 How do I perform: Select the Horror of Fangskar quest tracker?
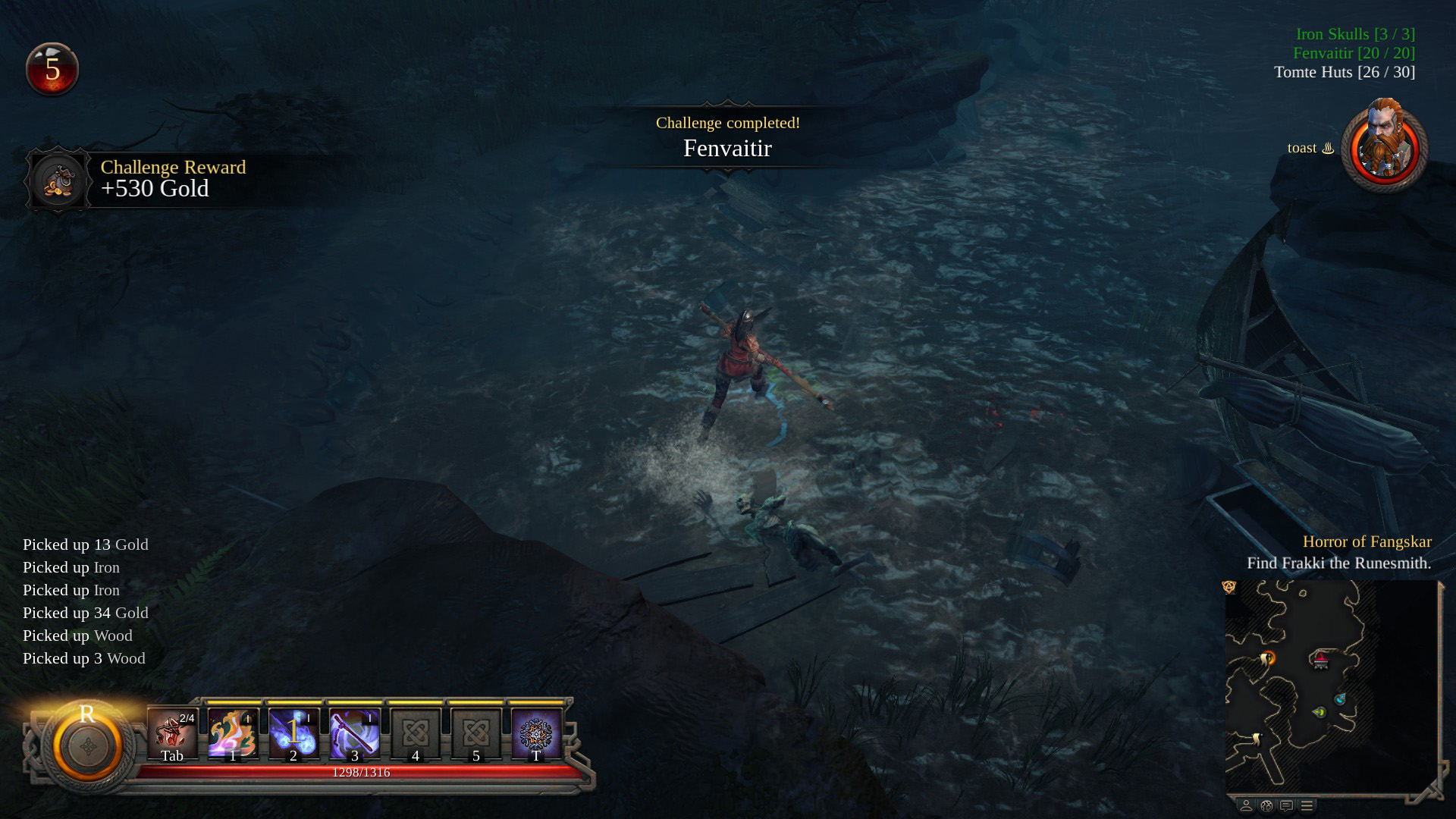[1367, 541]
